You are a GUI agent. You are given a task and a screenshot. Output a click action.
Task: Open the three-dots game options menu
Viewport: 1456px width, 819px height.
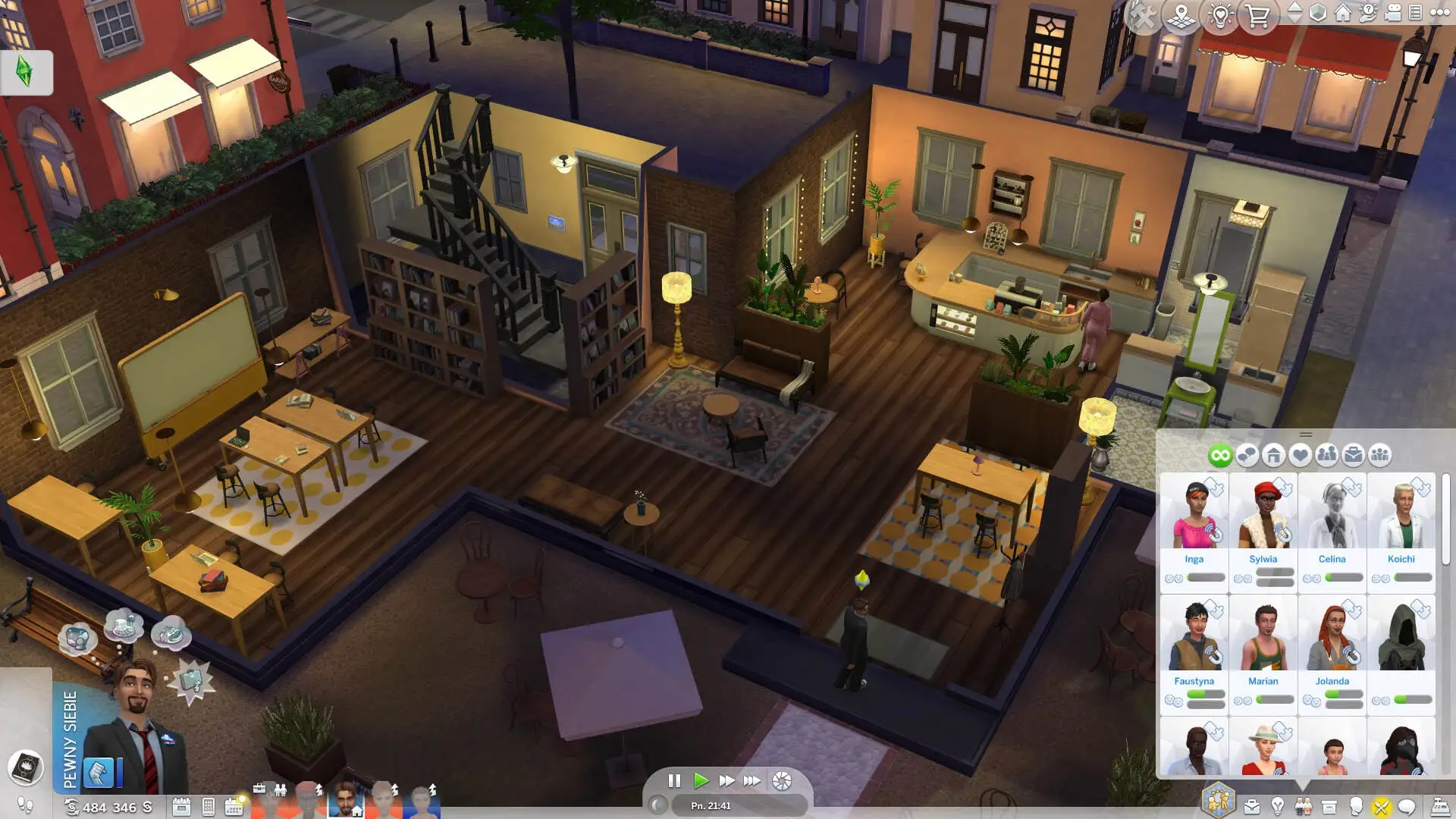click(x=1439, y=13)
